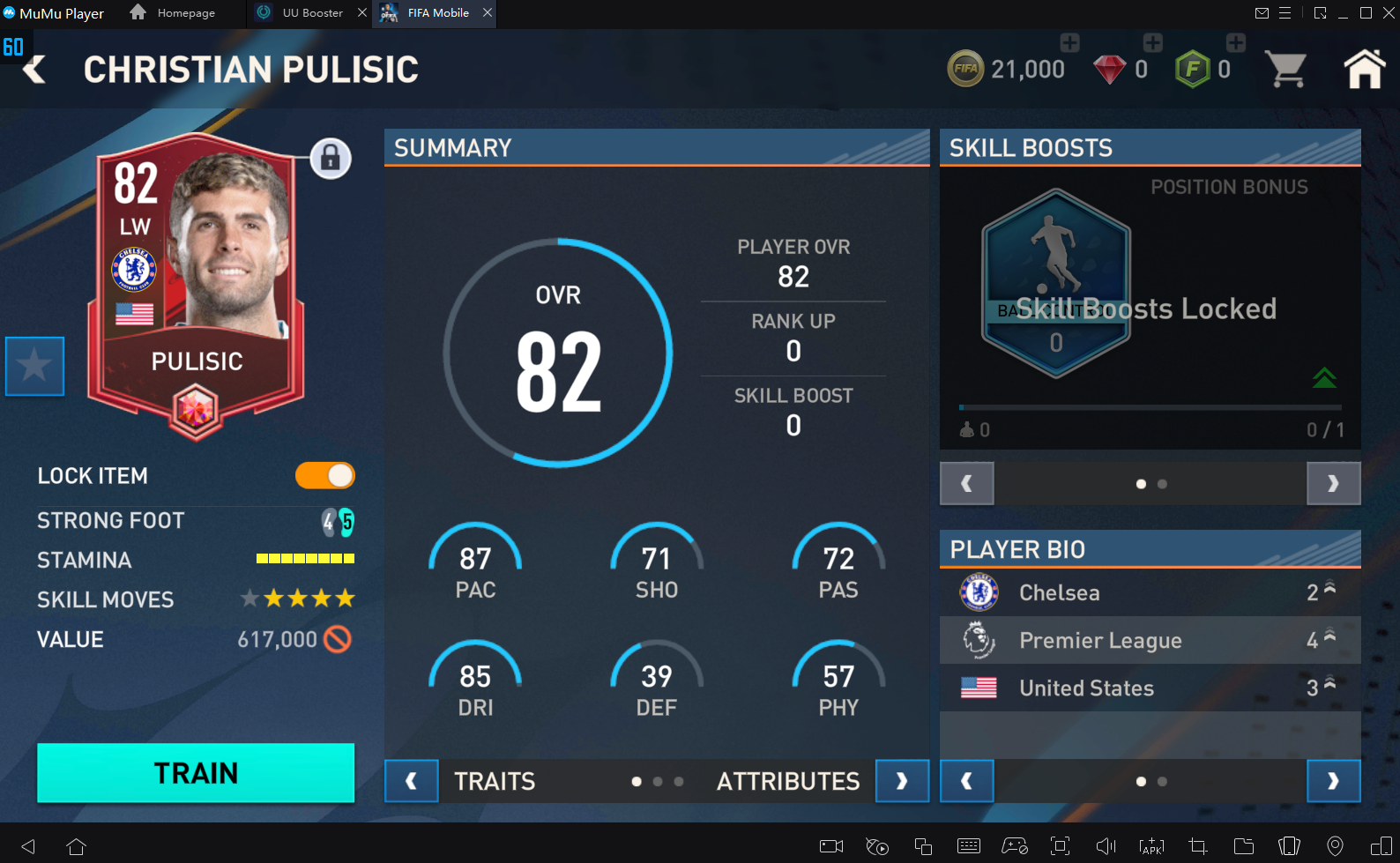Click the favorite star icon beside Pulisic's card

[34, 366]
